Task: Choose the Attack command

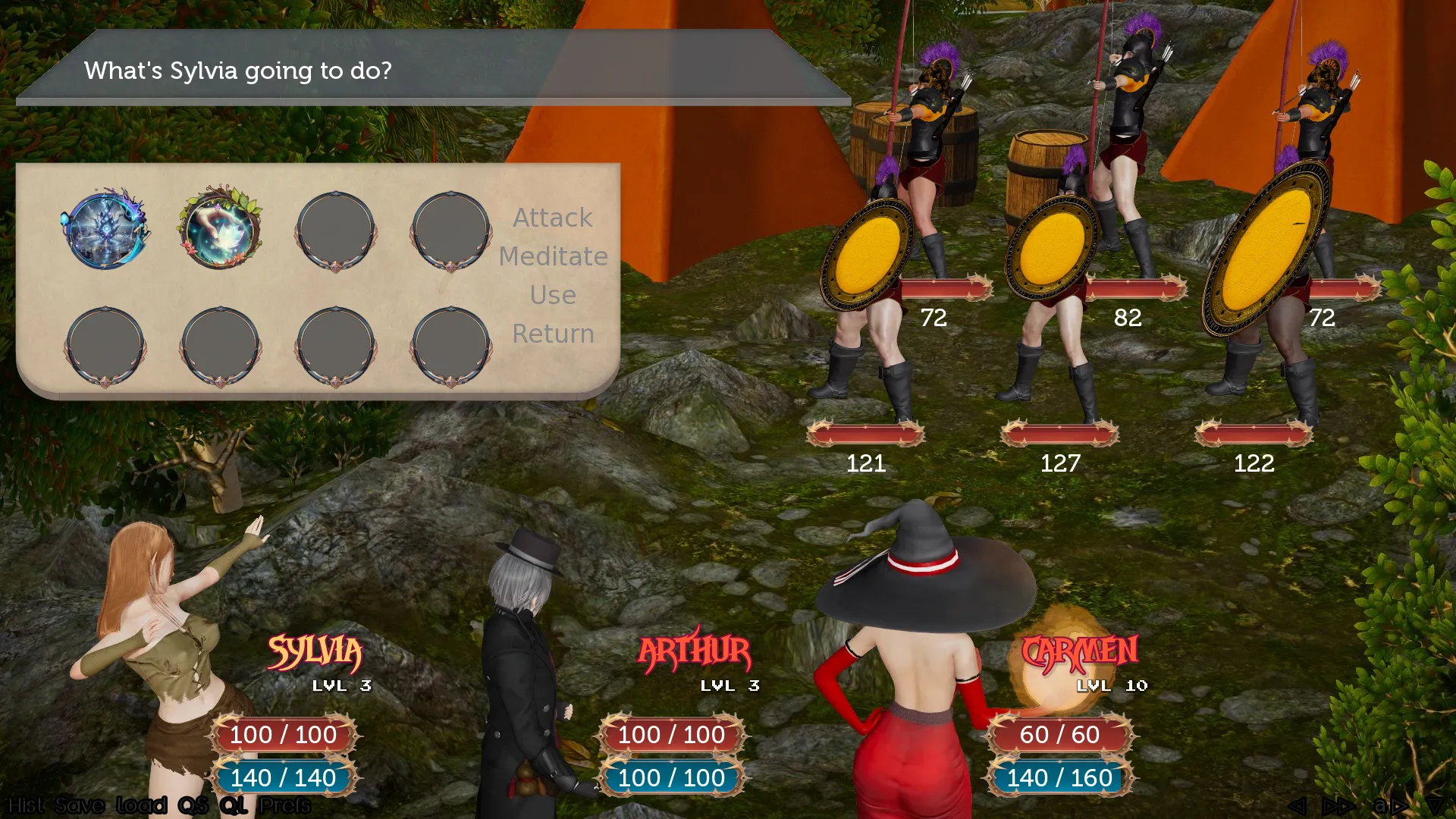Action: pyautogui.click(x=553, y=218)
